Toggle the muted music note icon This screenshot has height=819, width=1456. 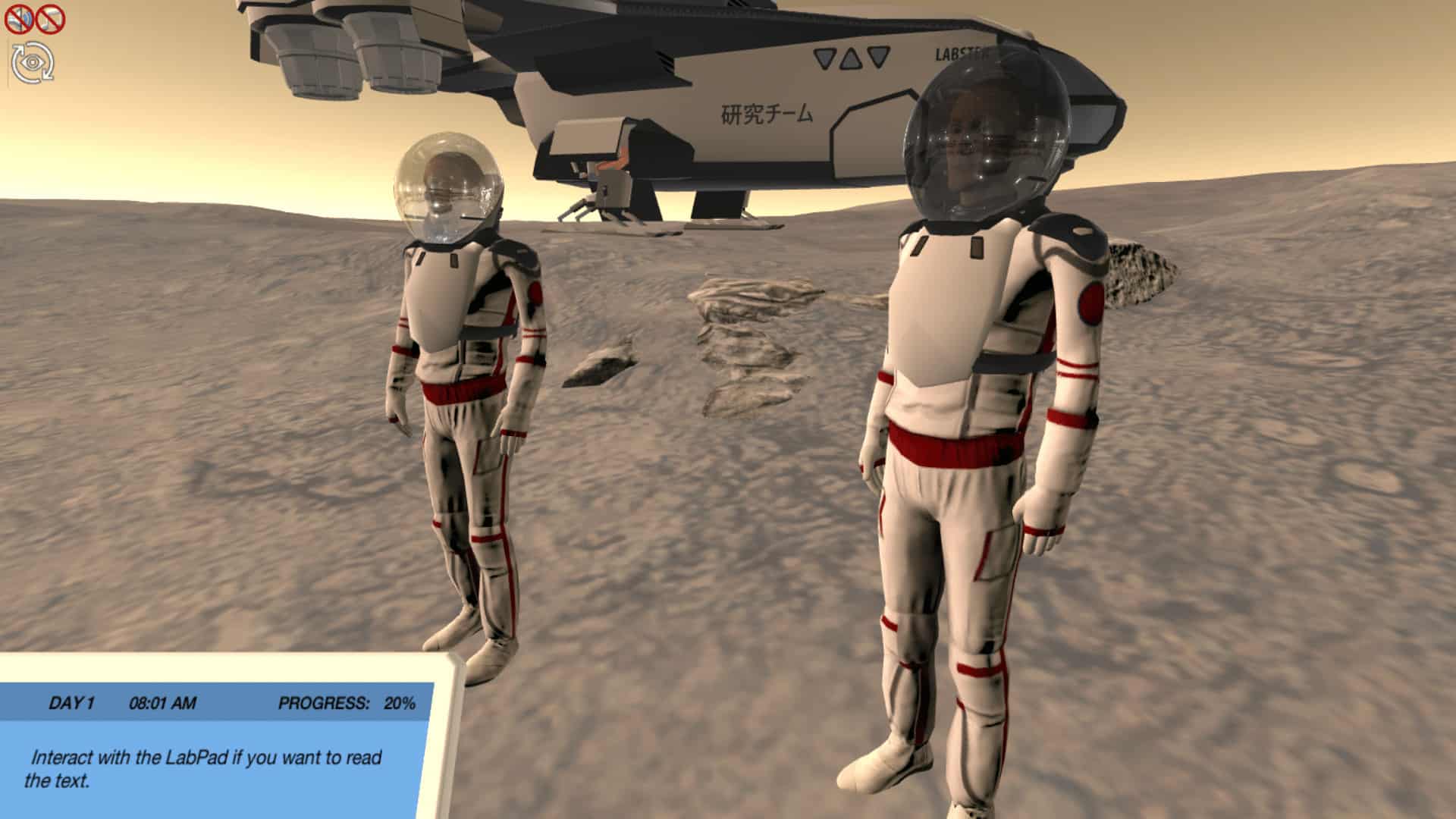click(x=51, y=19)
